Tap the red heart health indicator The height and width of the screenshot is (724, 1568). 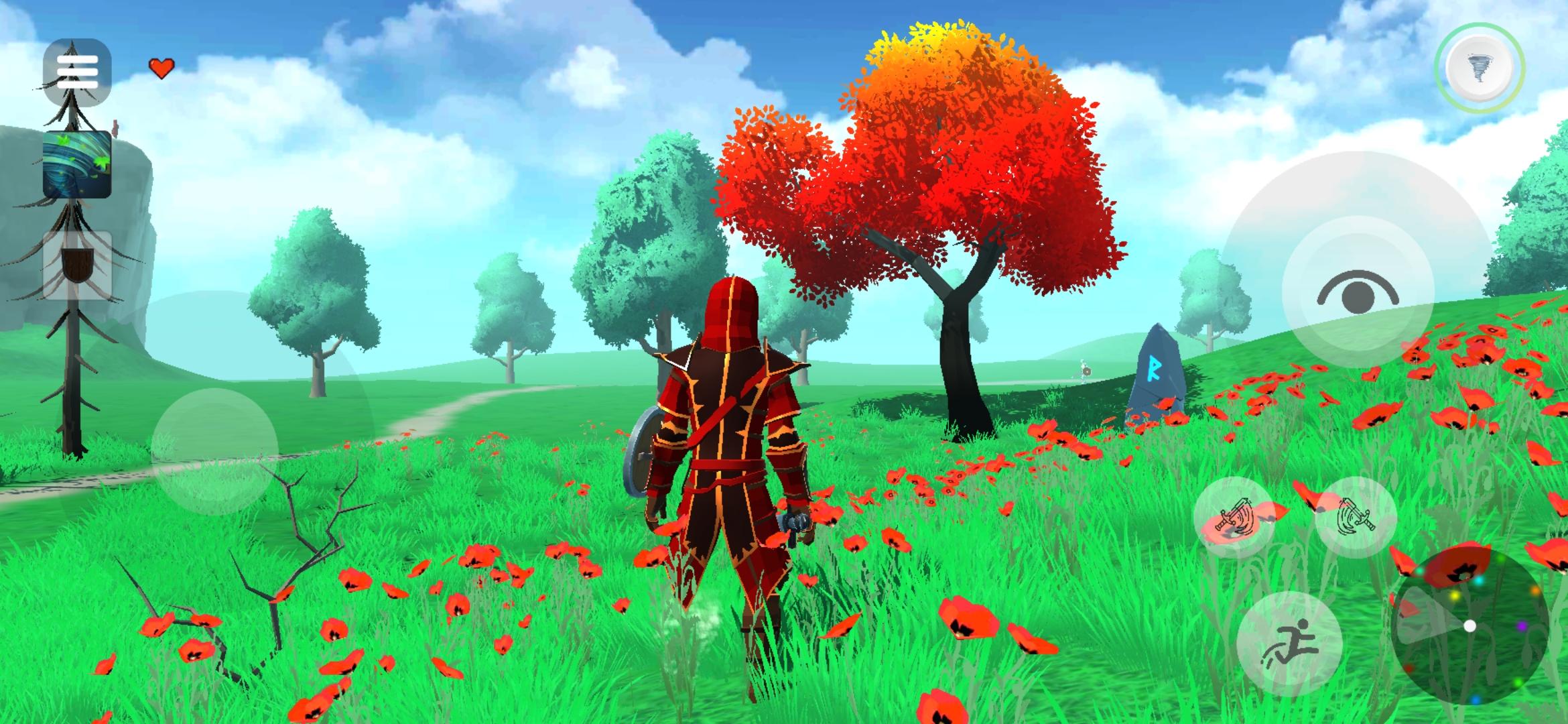click(161, 66)
